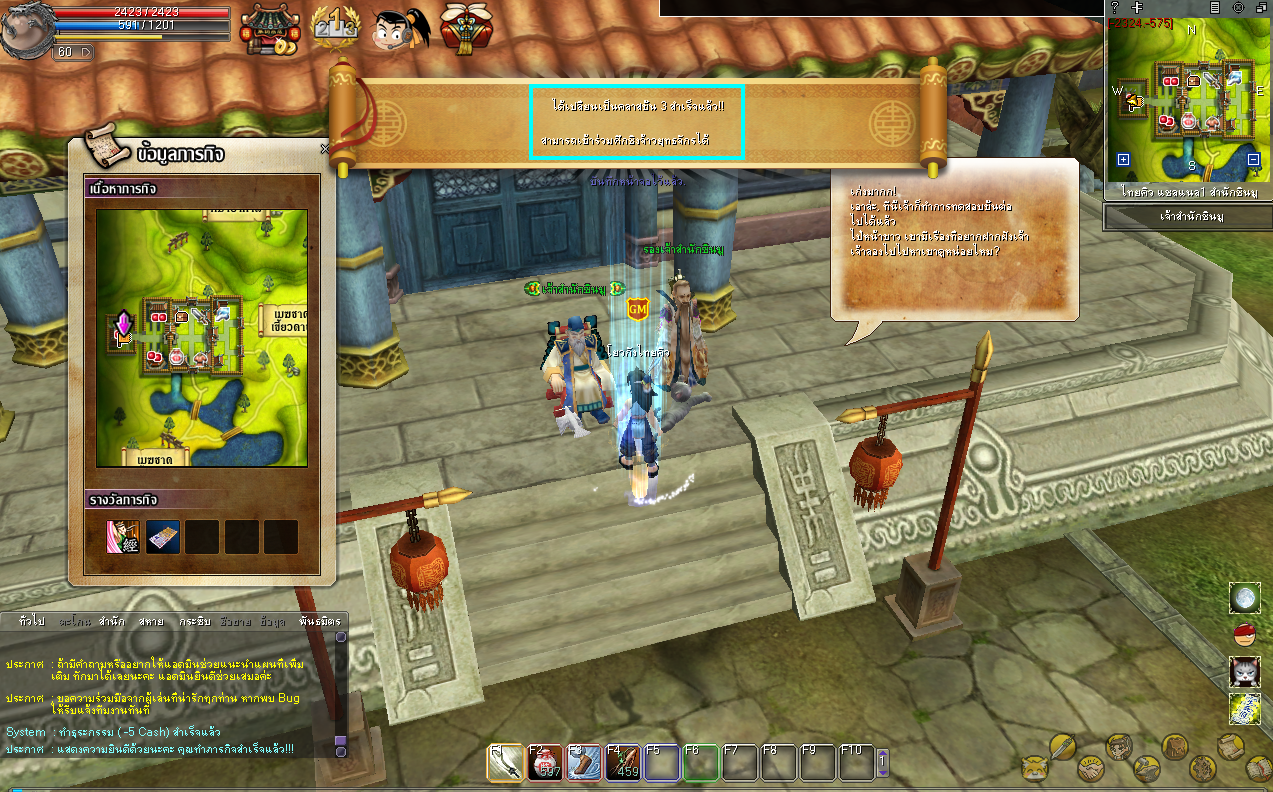
Task: Open the handshake trade icon
Action: [1089, 769]
